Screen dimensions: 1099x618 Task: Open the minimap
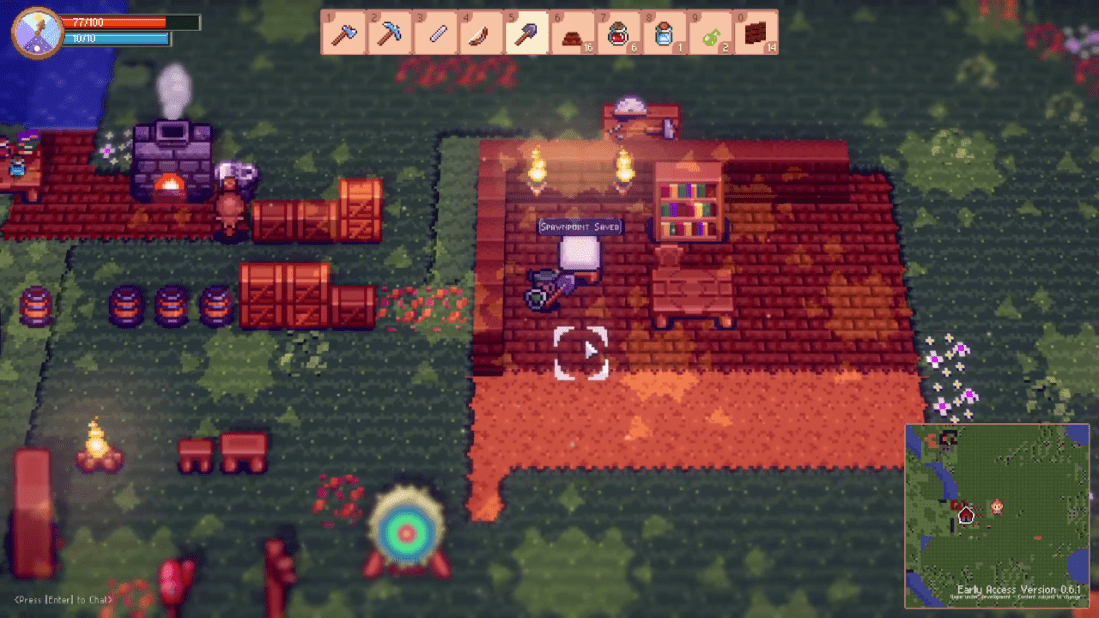(996, 516)
